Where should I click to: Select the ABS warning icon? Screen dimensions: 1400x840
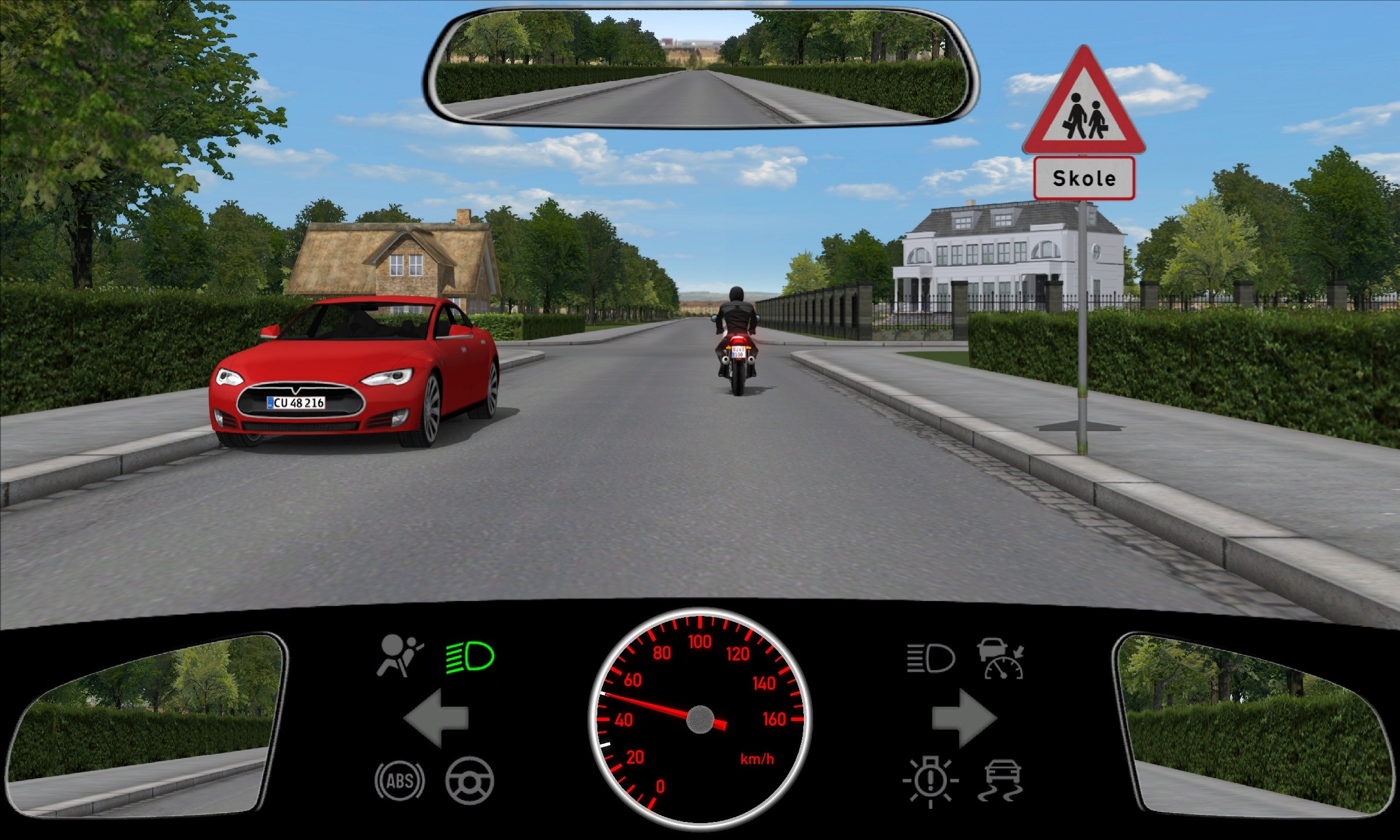[400, 780]
